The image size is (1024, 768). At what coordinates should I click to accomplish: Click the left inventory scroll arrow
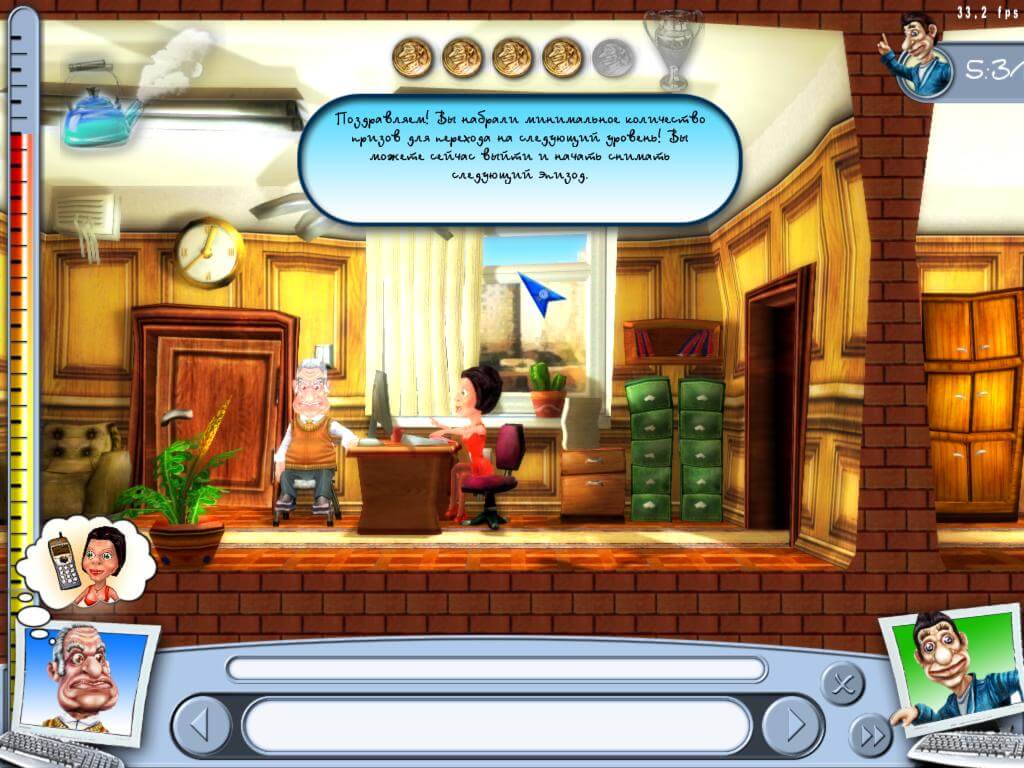coord(201,724)
